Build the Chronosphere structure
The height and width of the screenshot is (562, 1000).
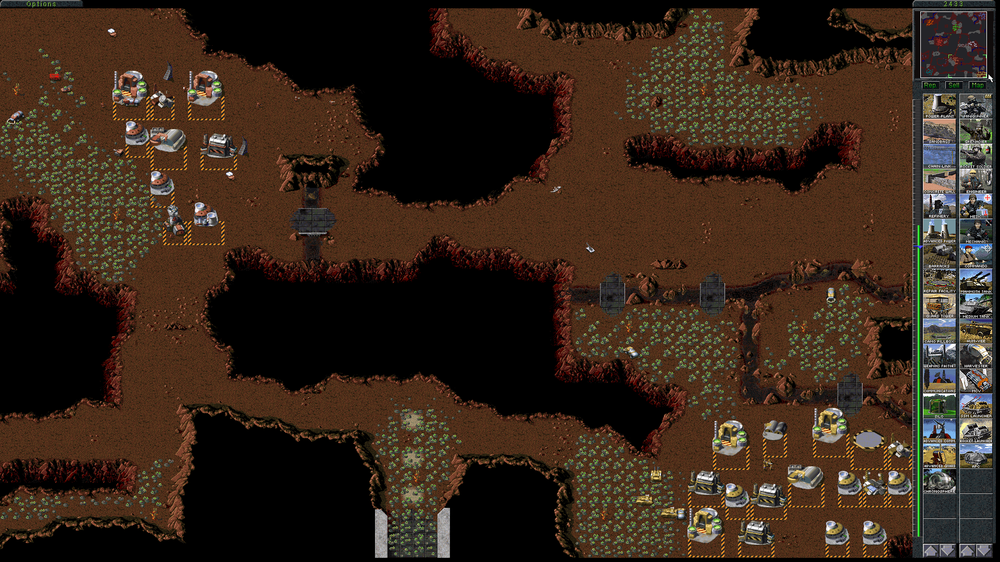point(940,481)
